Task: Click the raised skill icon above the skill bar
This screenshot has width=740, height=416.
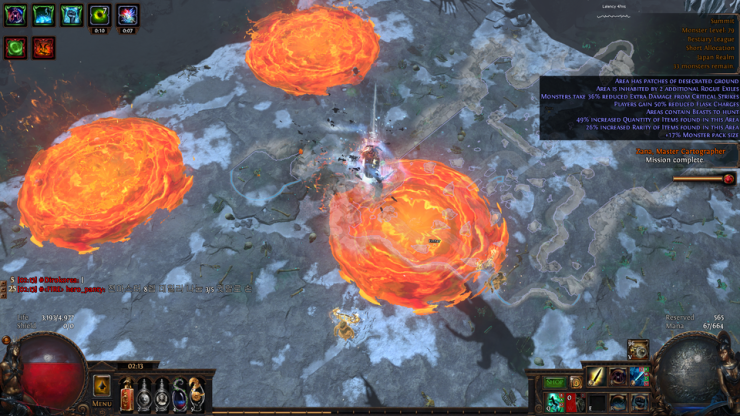Action: tap(637, 349)
